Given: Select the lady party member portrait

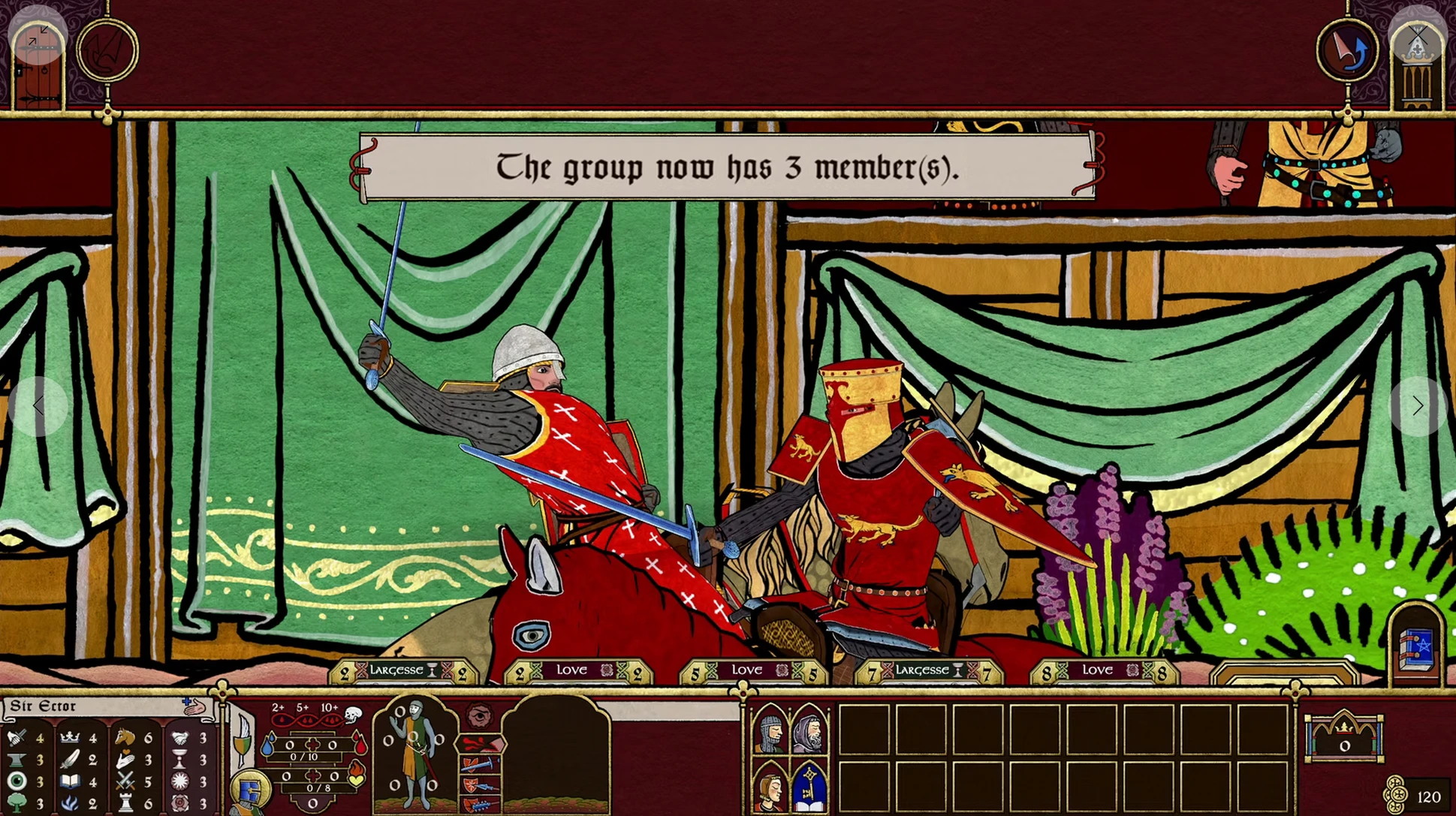Looking at the screenshot, I should [770, 788].
